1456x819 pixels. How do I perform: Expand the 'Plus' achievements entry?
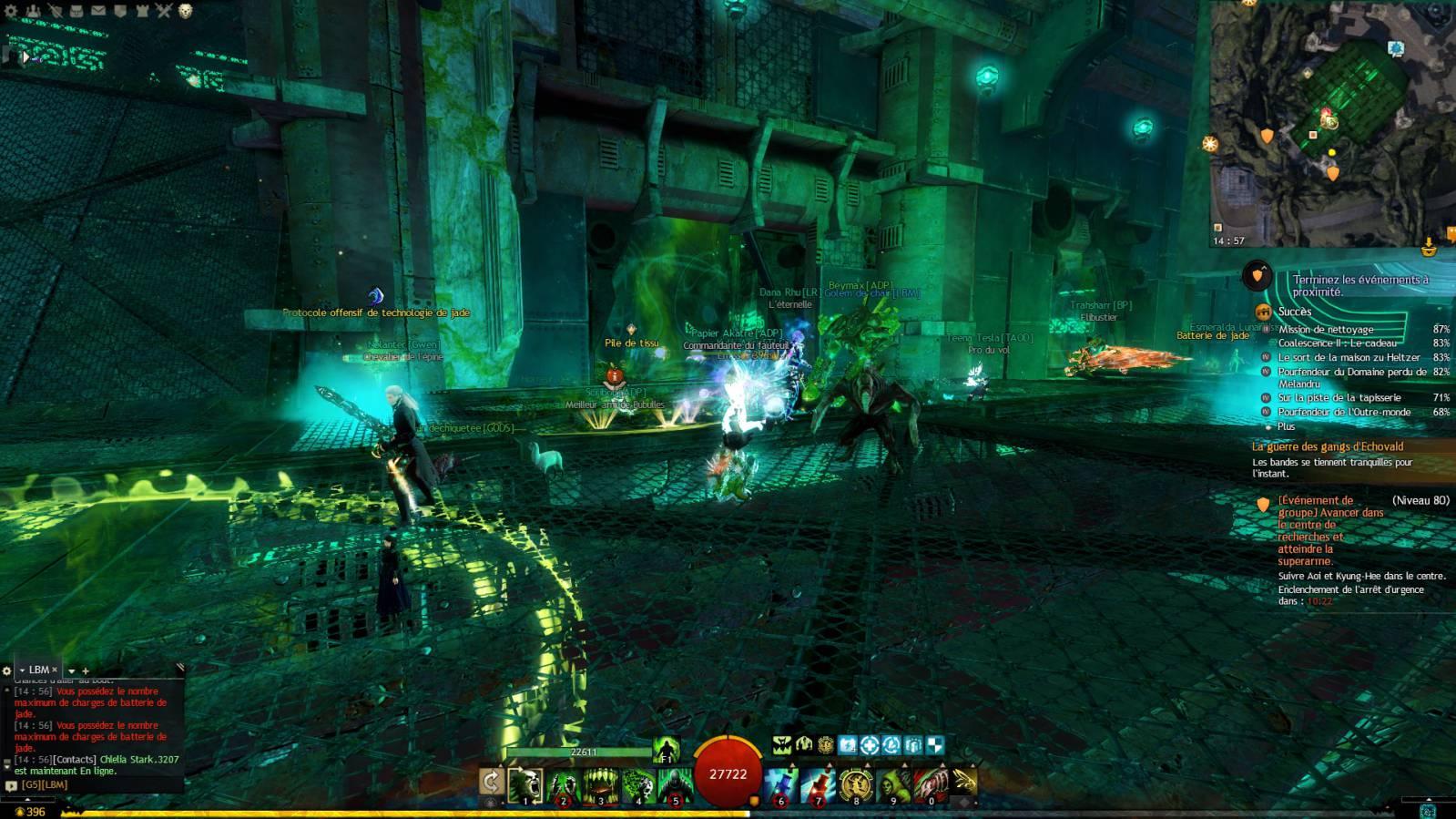pyautogui.click(x=1286, y=426)
